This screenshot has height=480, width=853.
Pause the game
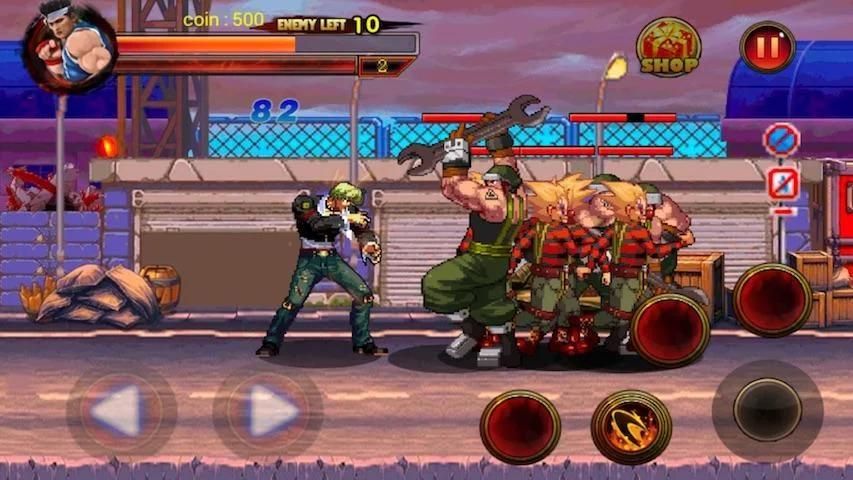click(x=767, y=47)
